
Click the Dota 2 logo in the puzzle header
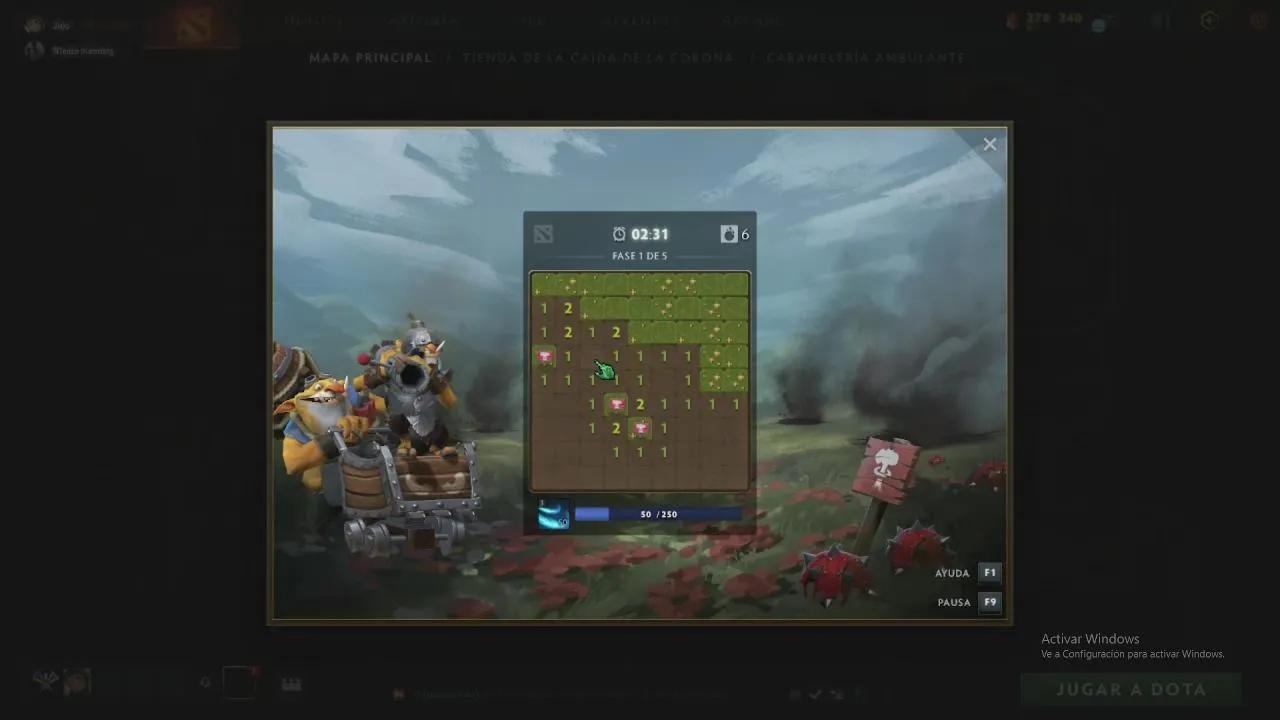tap(543, 233)
